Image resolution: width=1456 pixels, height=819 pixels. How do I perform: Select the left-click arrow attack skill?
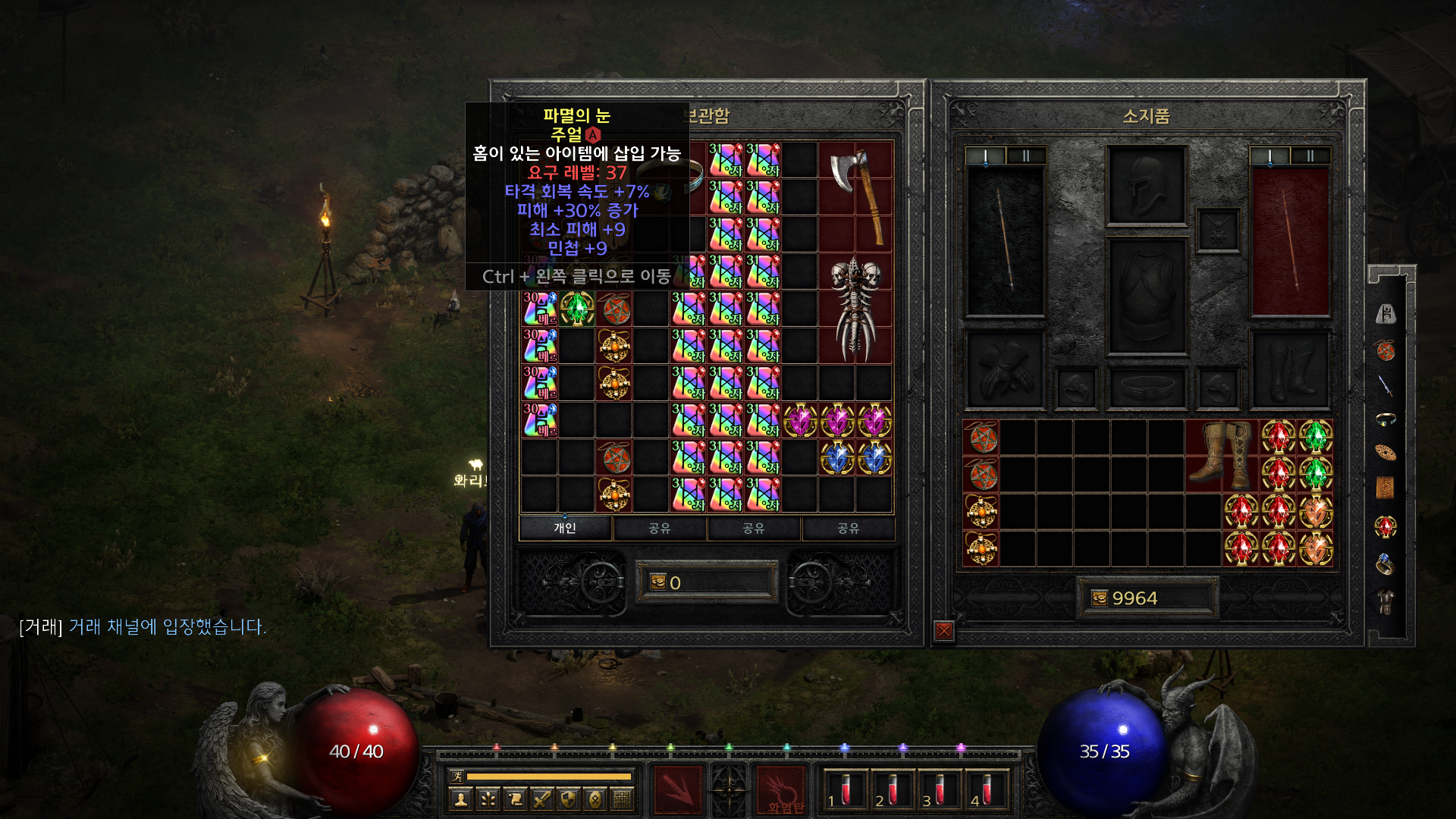(x=679, y=790)
